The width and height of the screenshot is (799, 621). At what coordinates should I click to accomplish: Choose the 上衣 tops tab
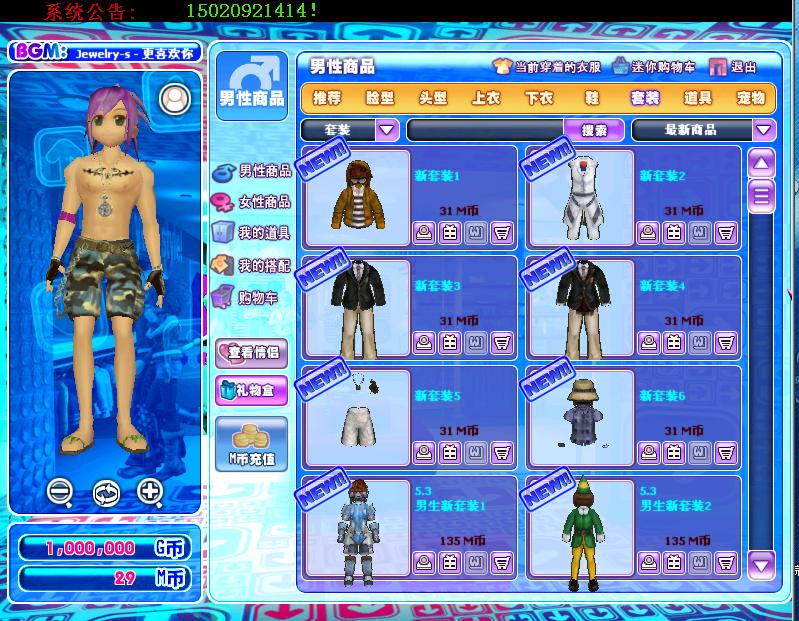click(486, 98)
